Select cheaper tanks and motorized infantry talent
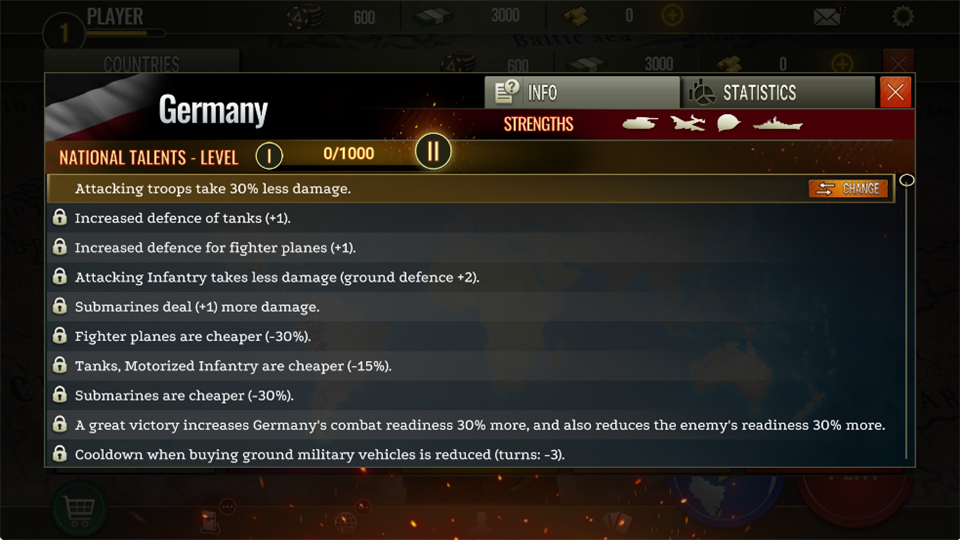 (233, 366)
